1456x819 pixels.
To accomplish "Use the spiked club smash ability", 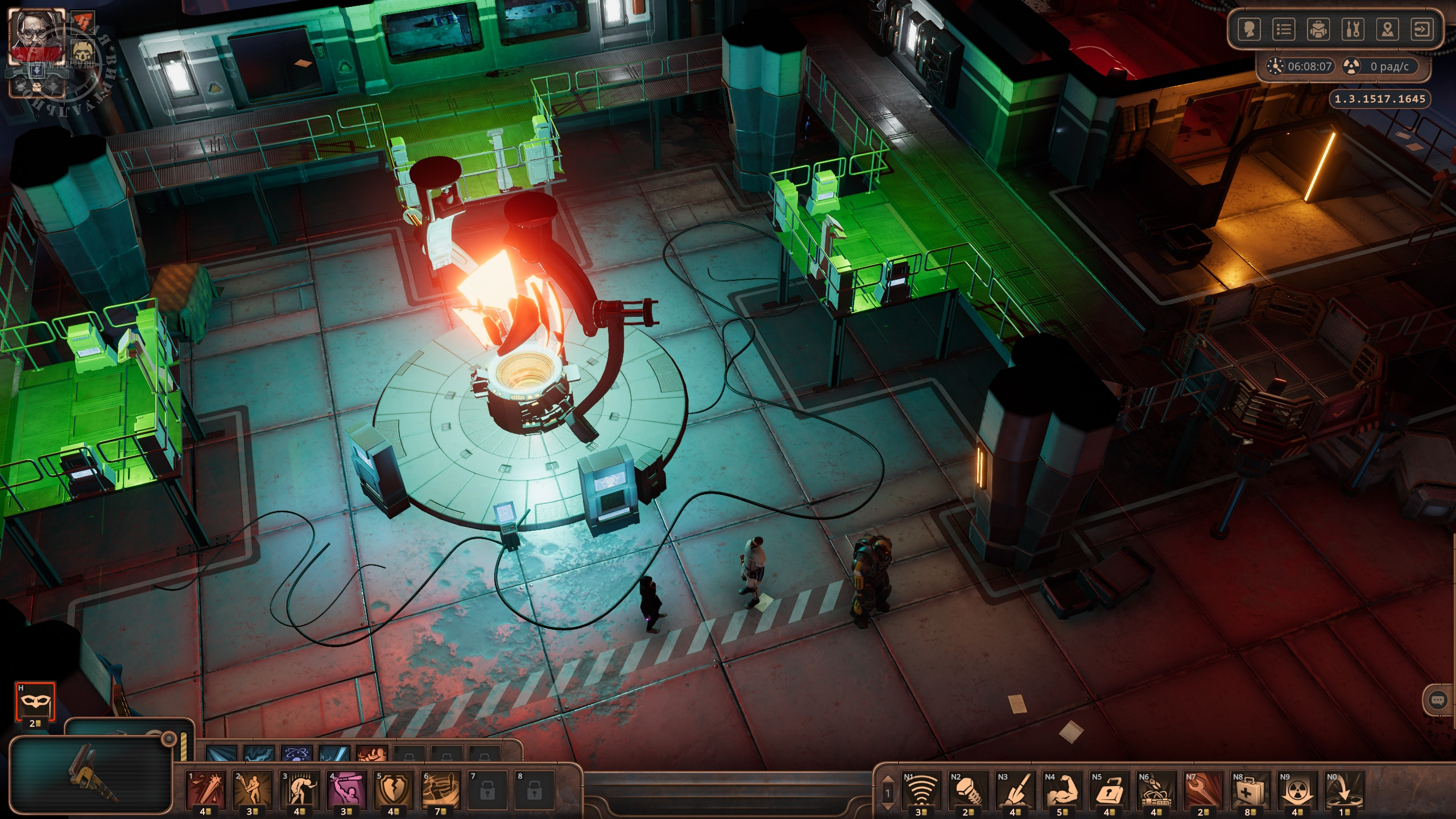I will (x=206, y=789).
